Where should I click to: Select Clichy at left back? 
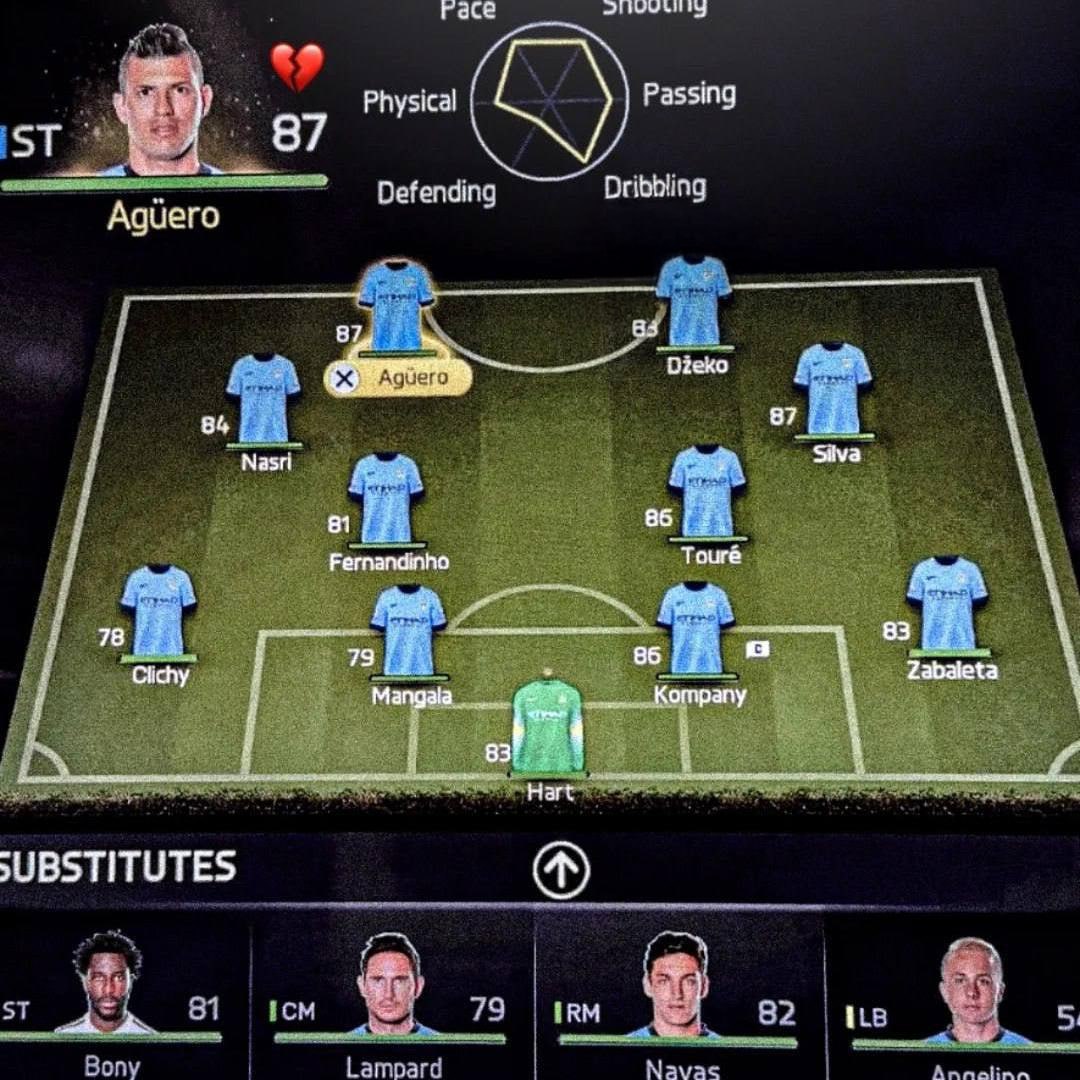(158, 610)
